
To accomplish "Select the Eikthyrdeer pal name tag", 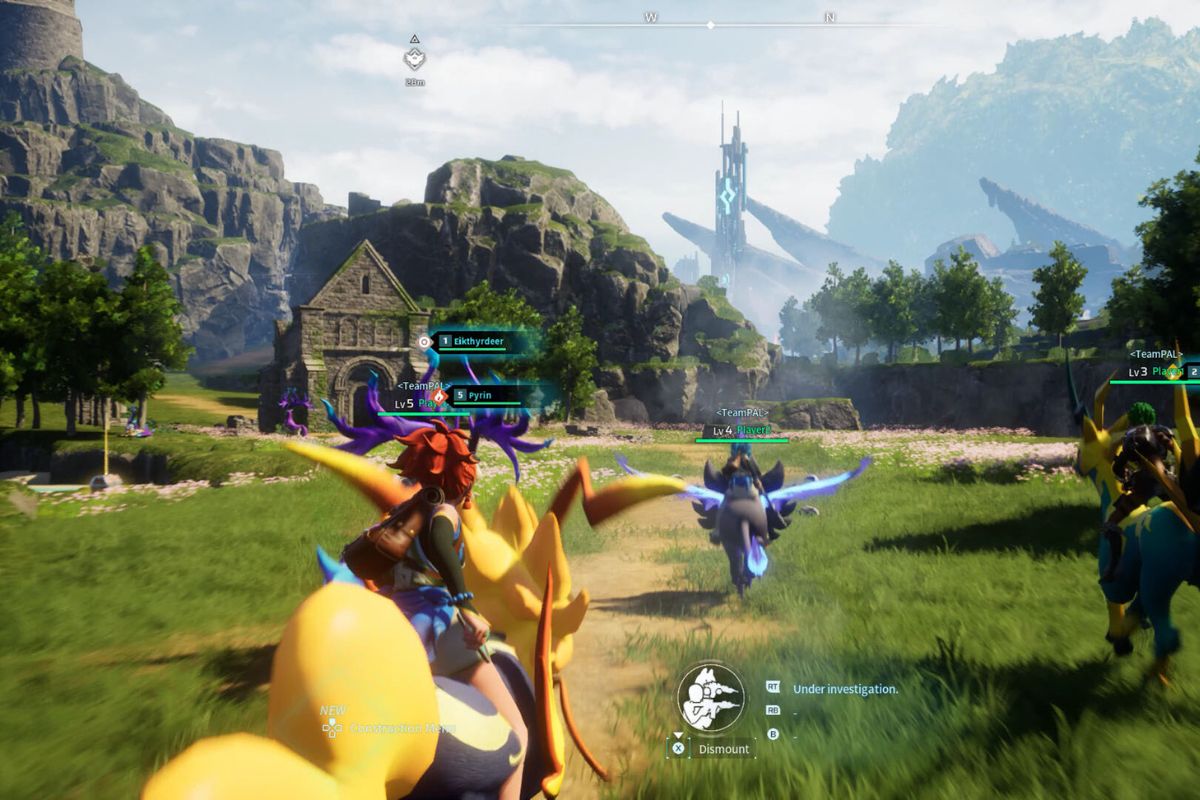I will click(x=479, y=342).
